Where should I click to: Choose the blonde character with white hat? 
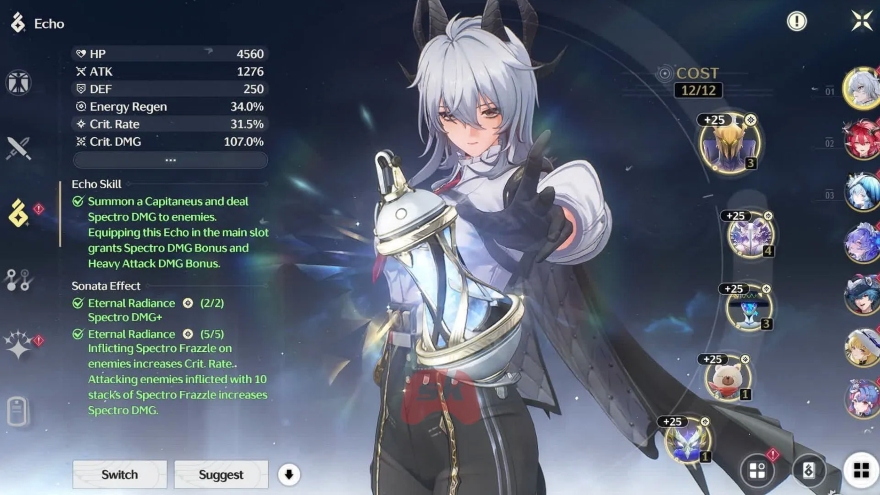[860, 346]
